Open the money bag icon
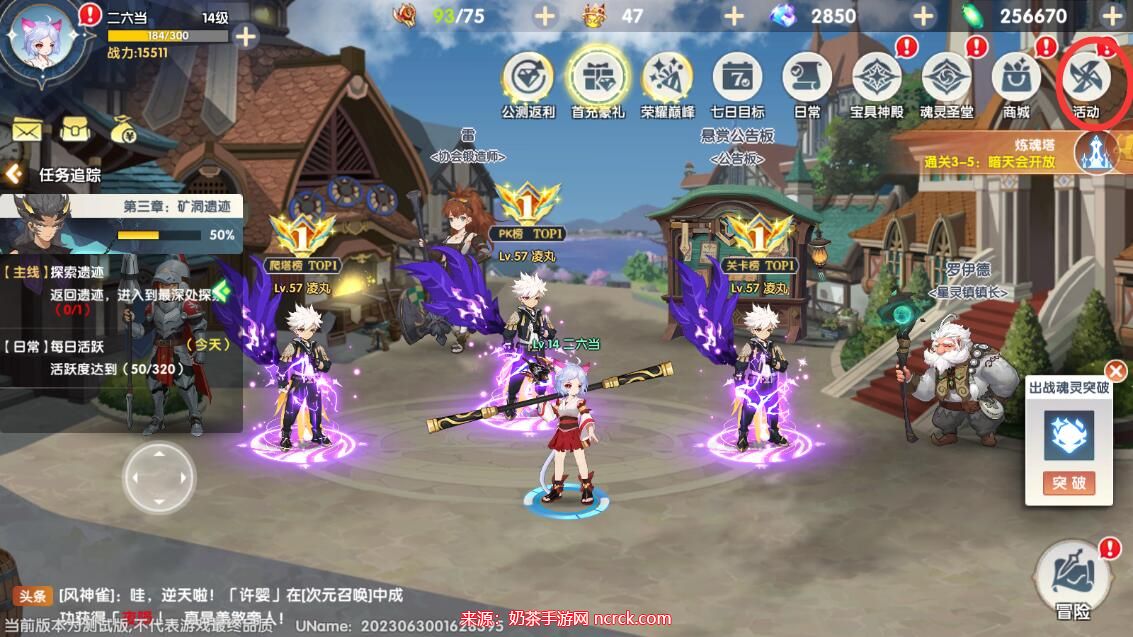This screenshot has height=637, width=1133. click(x=126, y=129)
